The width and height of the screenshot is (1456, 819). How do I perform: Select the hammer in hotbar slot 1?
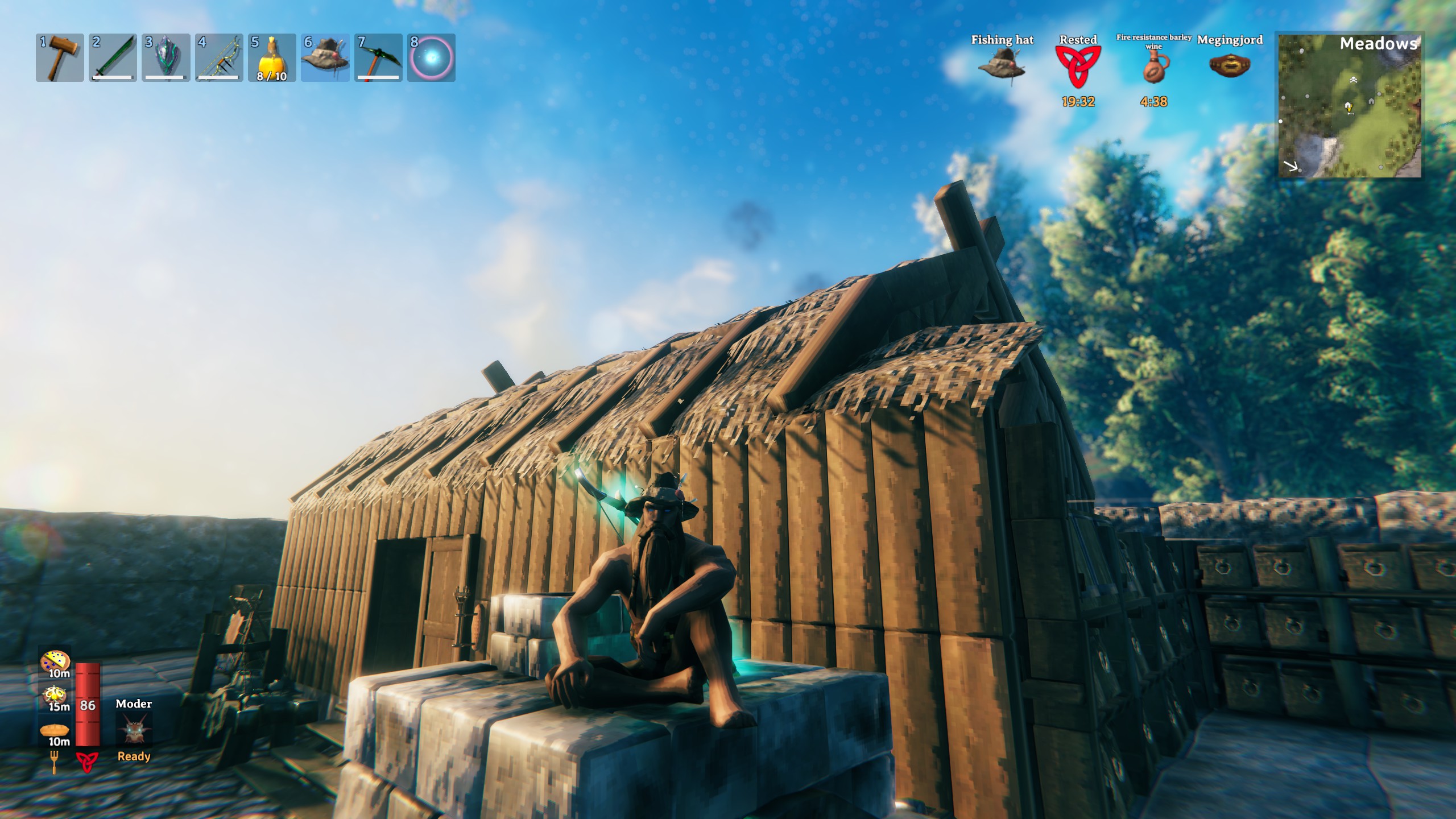point(60,59)
